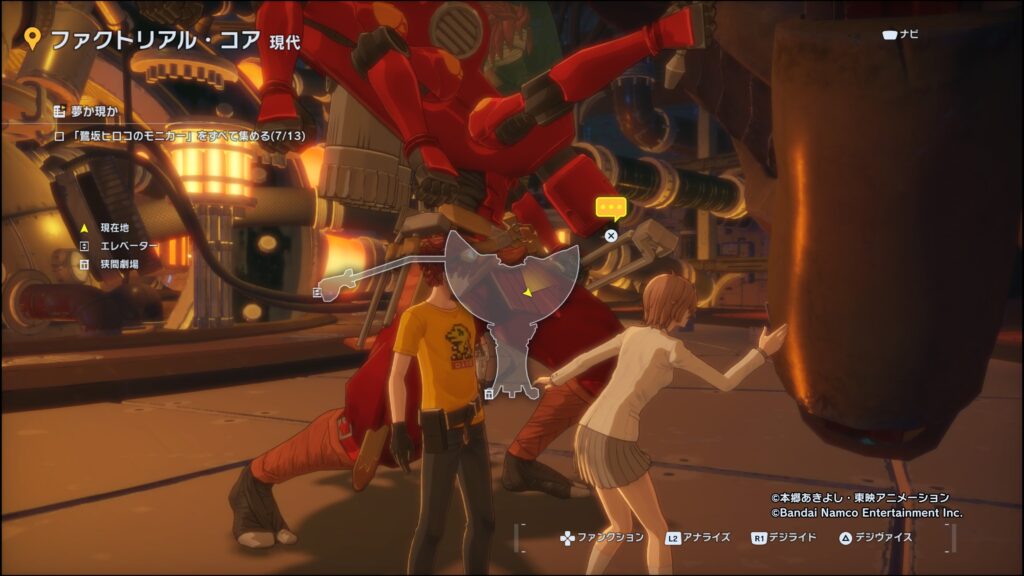
Task: Select the 夢か現か quest title
Action: pyautogui.click(x=90, y=111)
